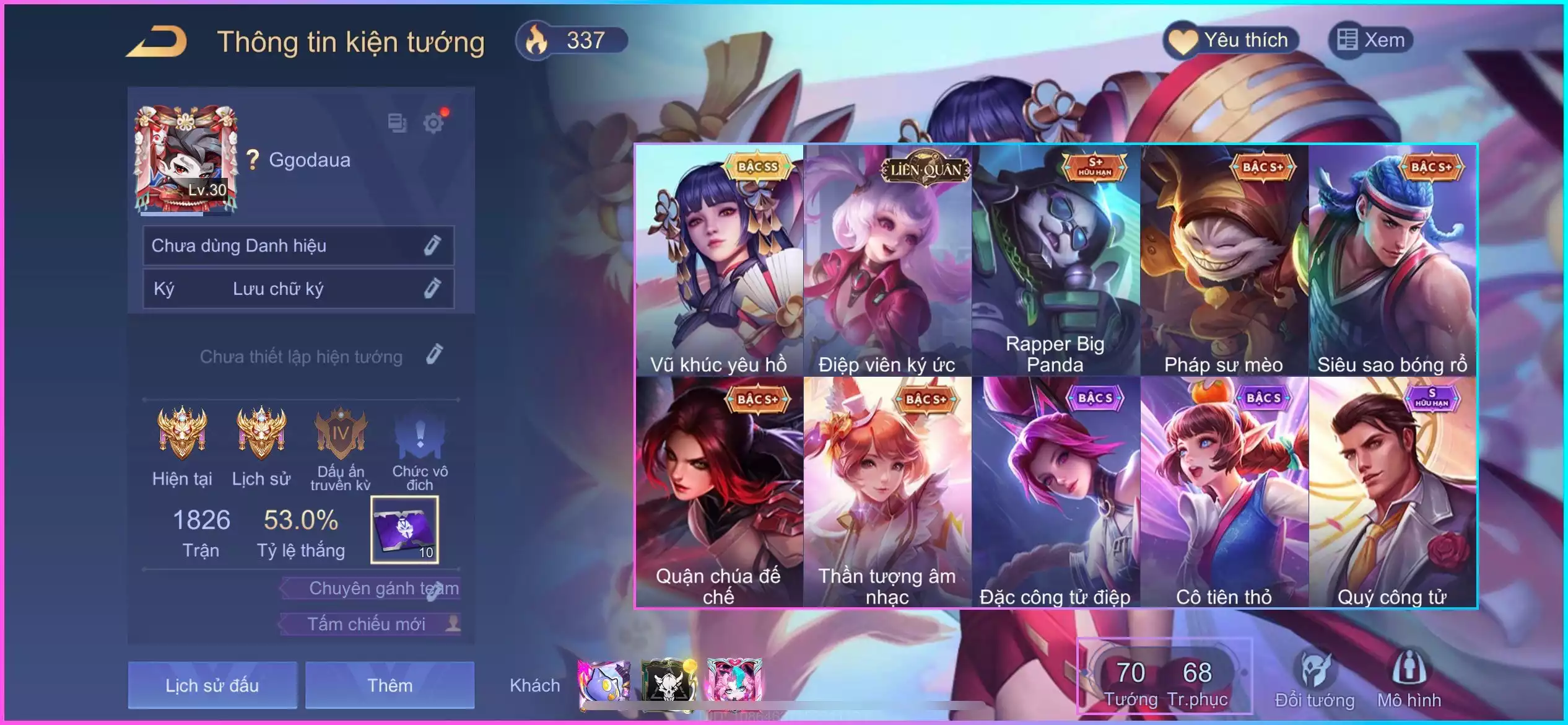The image size is (1568, 725).
Task: Open the gear settings icon
Action: (433, 123)
